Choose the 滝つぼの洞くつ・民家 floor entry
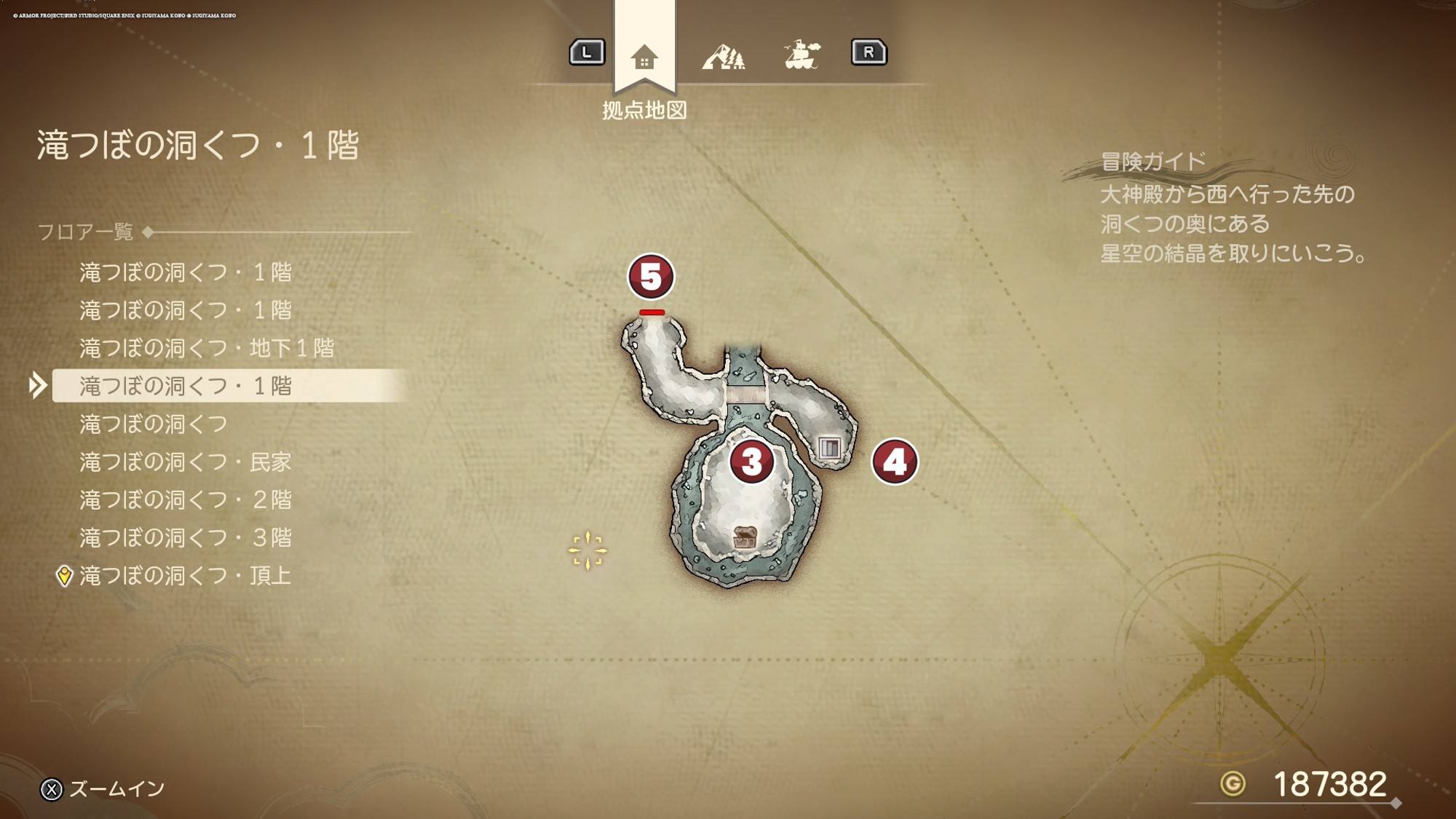 (x=185, y=462)
